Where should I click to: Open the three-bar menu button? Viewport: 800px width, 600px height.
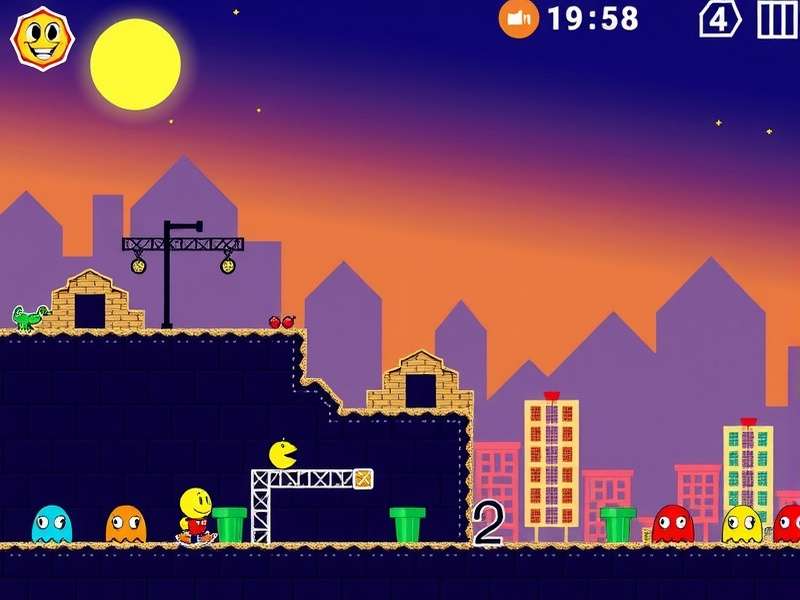pos(777,18)
